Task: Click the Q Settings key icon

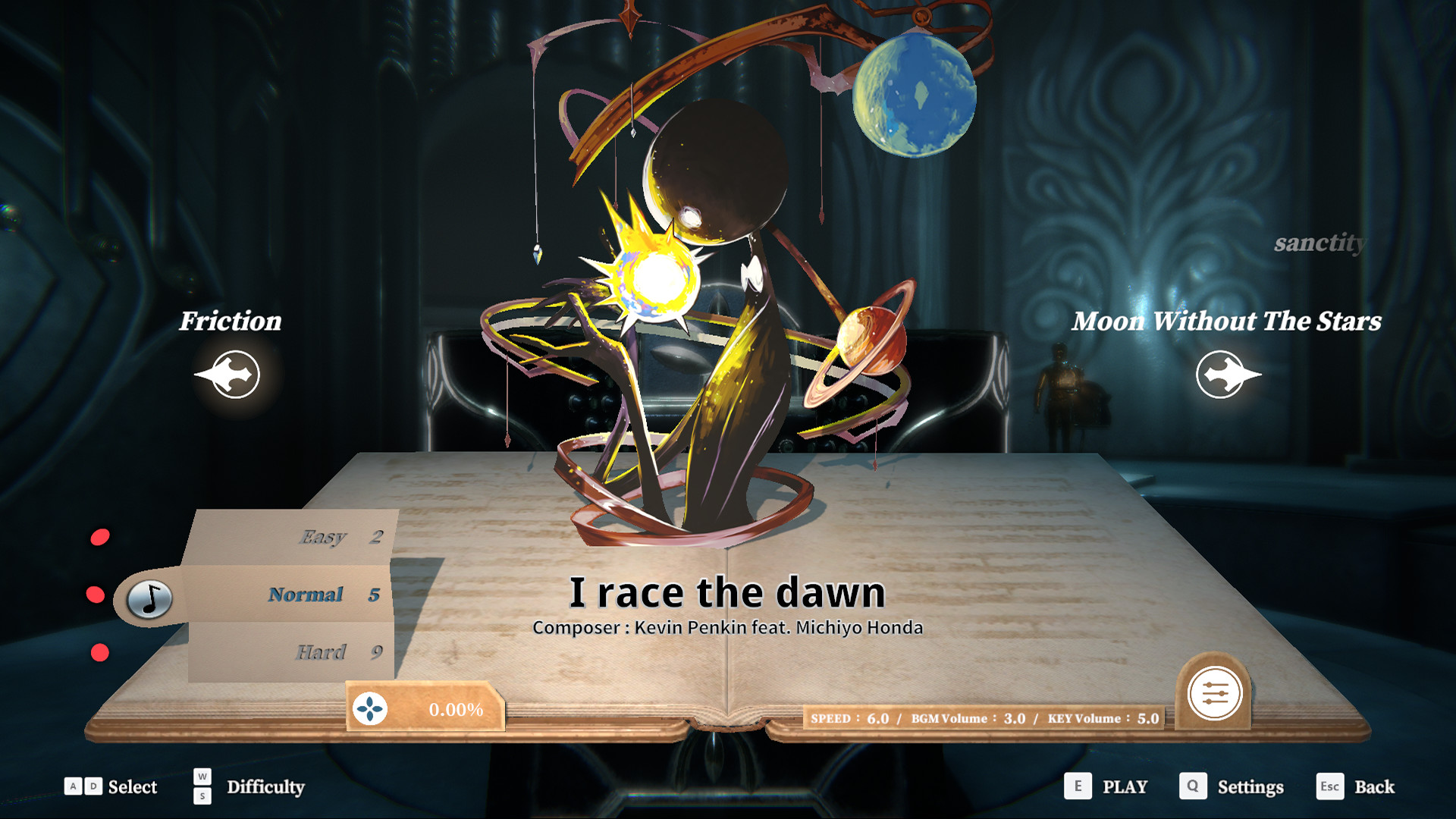Action: [1193, 787]
